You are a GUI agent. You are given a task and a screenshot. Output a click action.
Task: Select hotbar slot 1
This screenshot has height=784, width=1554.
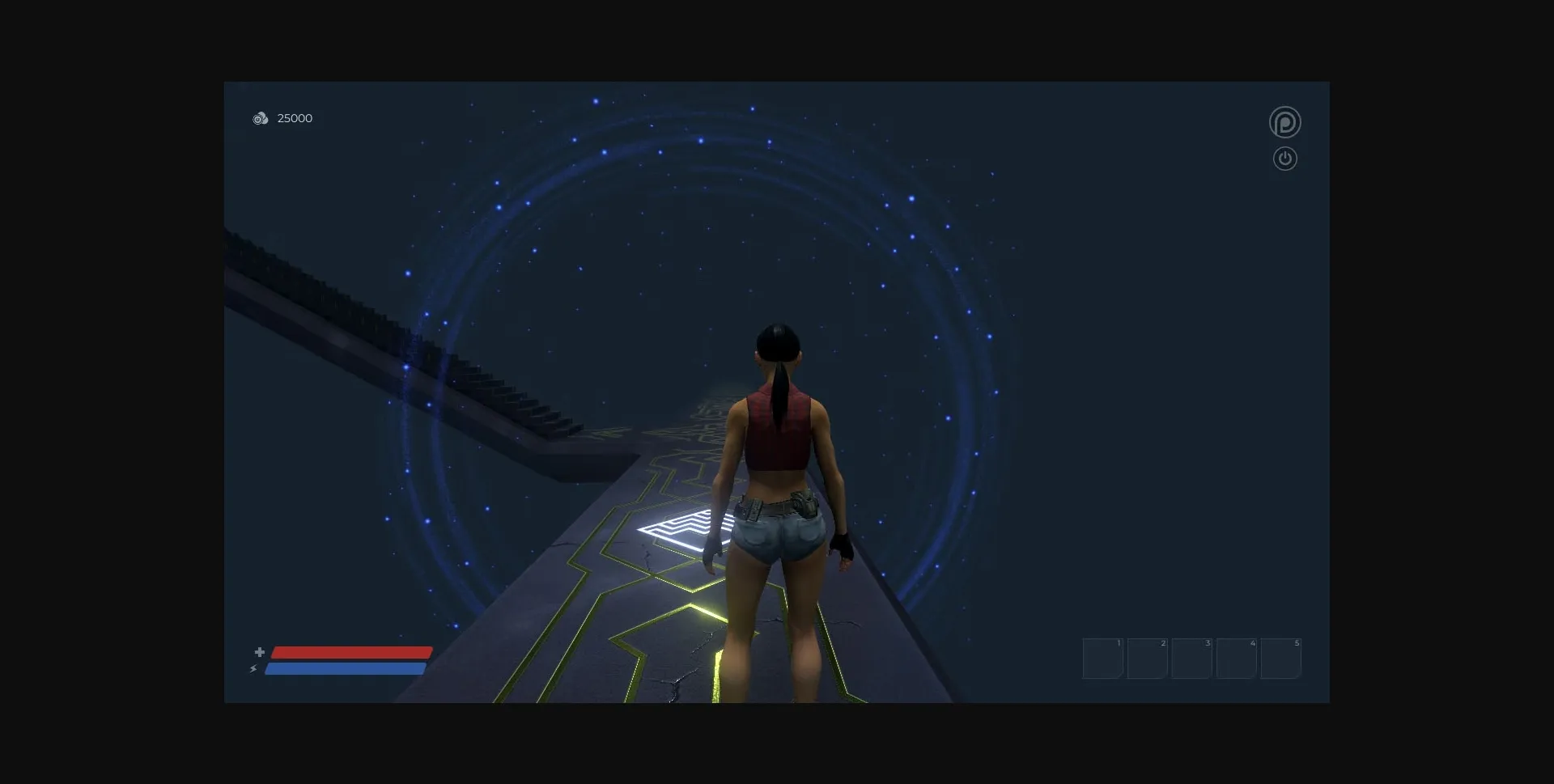1102,658
